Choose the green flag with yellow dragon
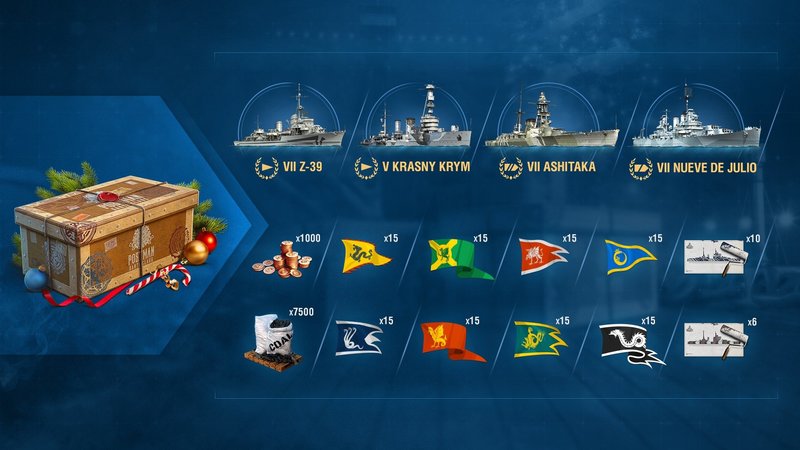Image resolution: width=800 pixels, height=450 pixels. point(540,338)
